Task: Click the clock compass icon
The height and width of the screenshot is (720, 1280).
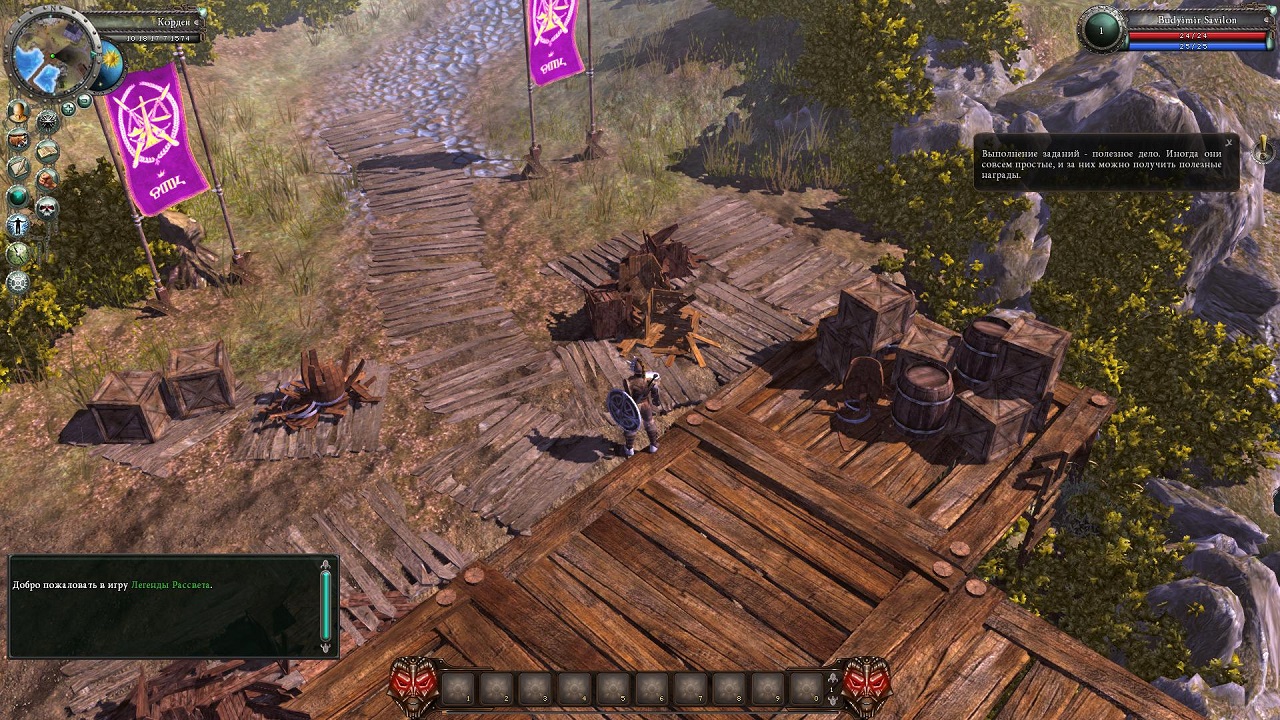Action: click(x=18, y=254)
